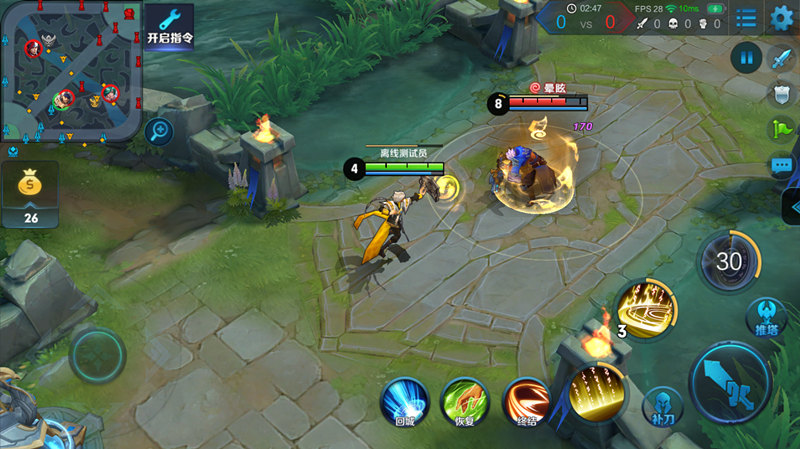
Task: Expand the right-edge arrow panel
Action: click(x=791, y=206)
